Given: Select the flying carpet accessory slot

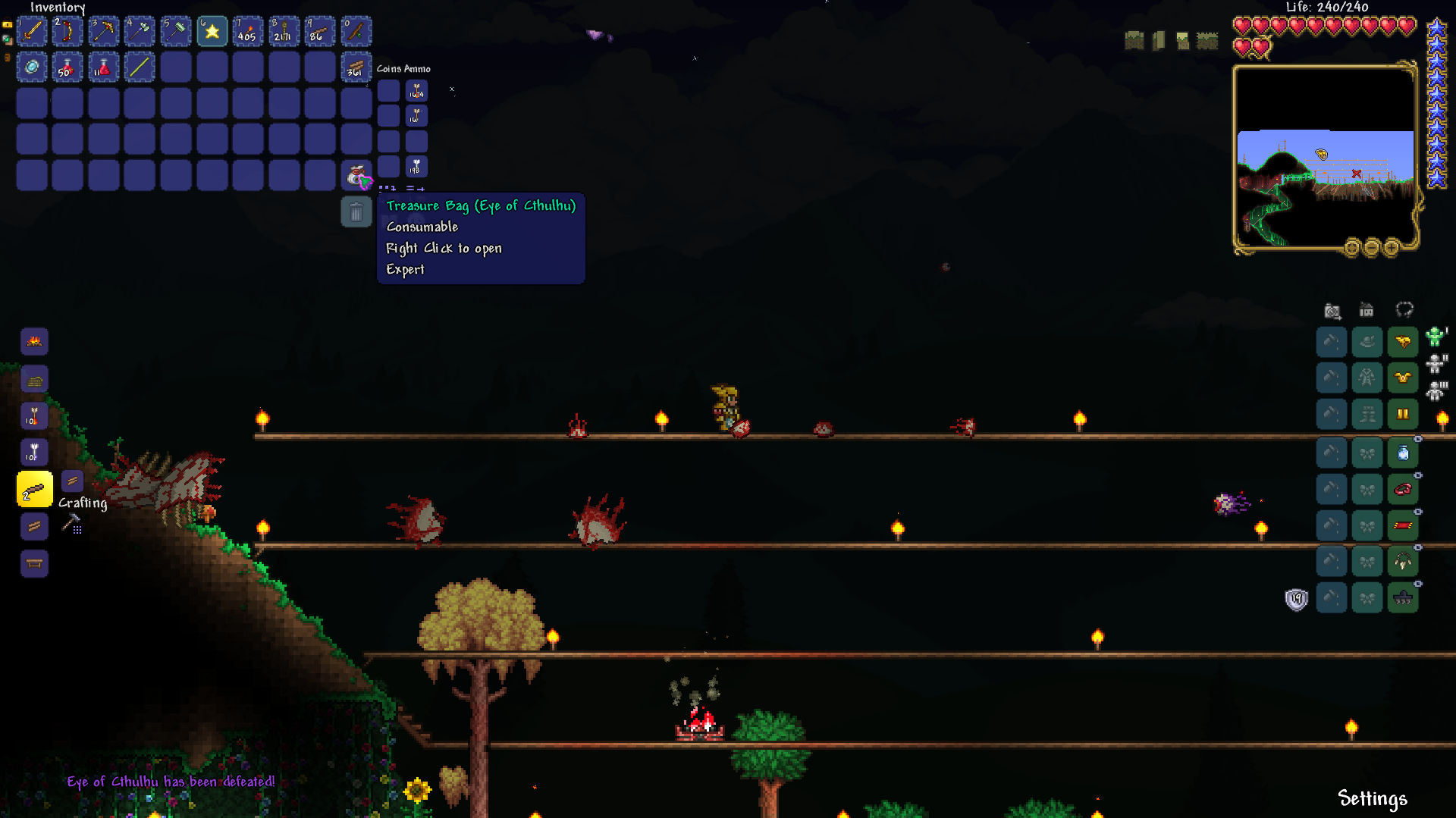Looking at the screenshot, I should pos(1403,525).
